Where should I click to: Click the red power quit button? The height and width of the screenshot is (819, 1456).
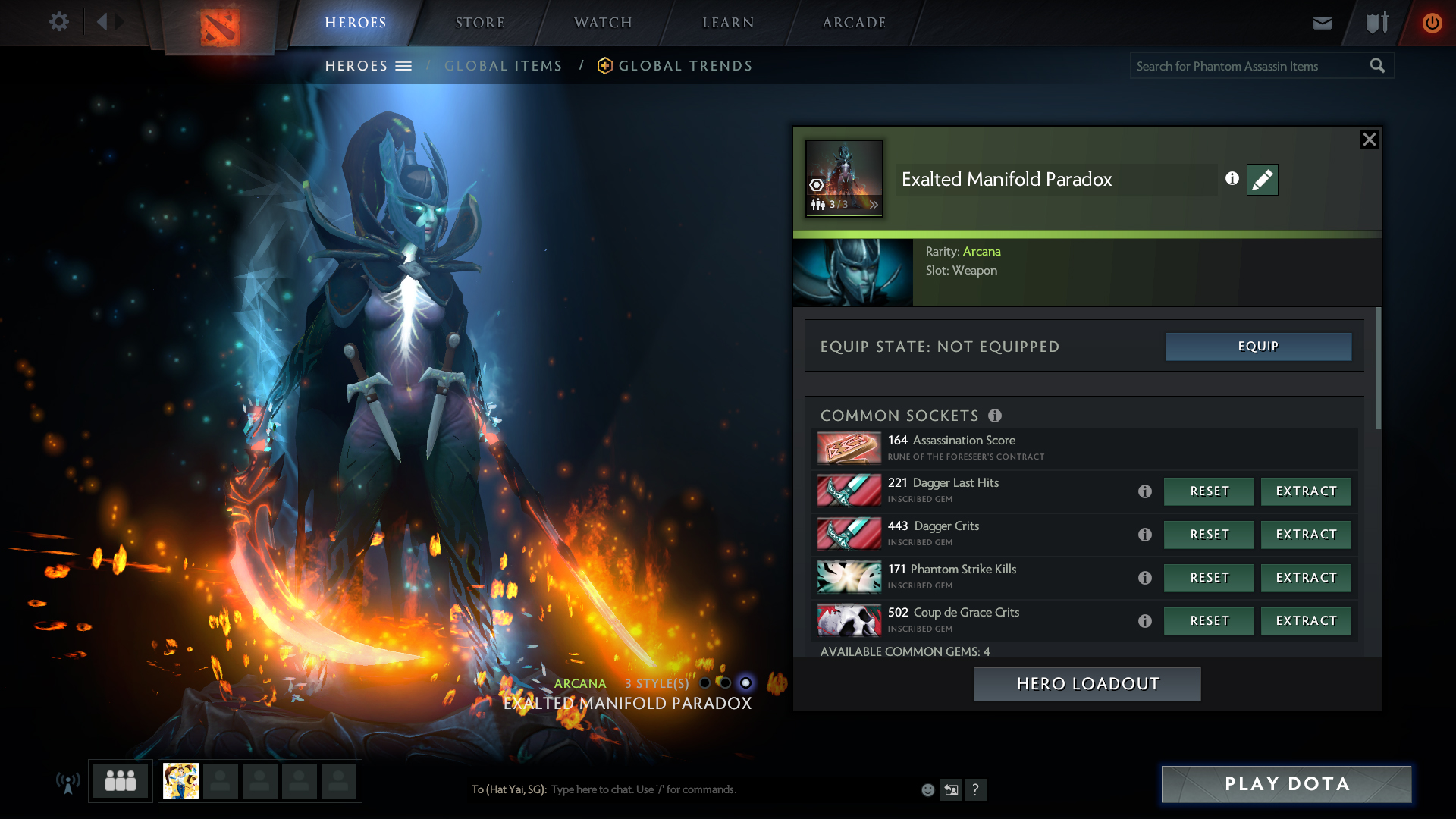coord(1432,23)
